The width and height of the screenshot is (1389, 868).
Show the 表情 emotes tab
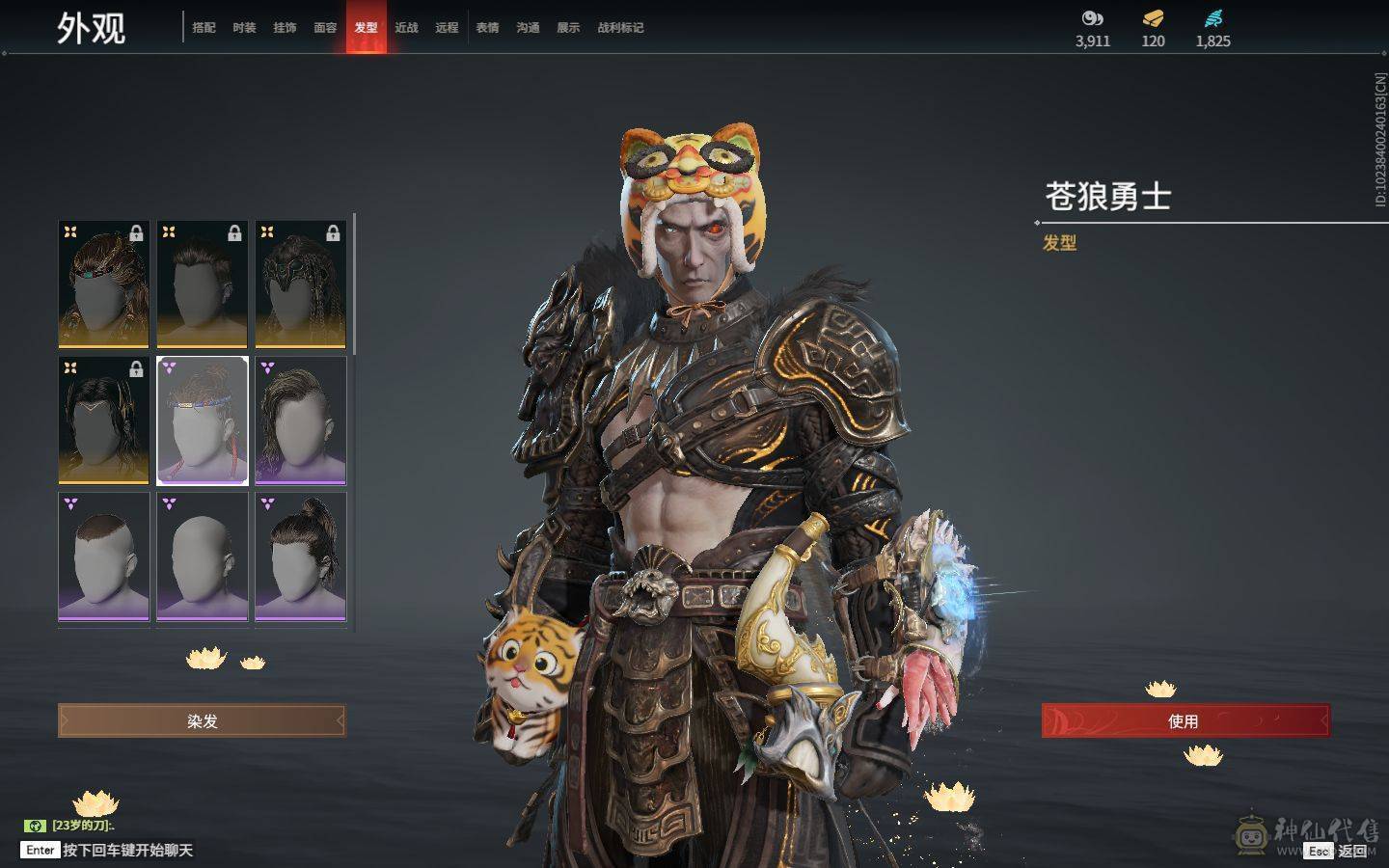(x=487, y=28)
